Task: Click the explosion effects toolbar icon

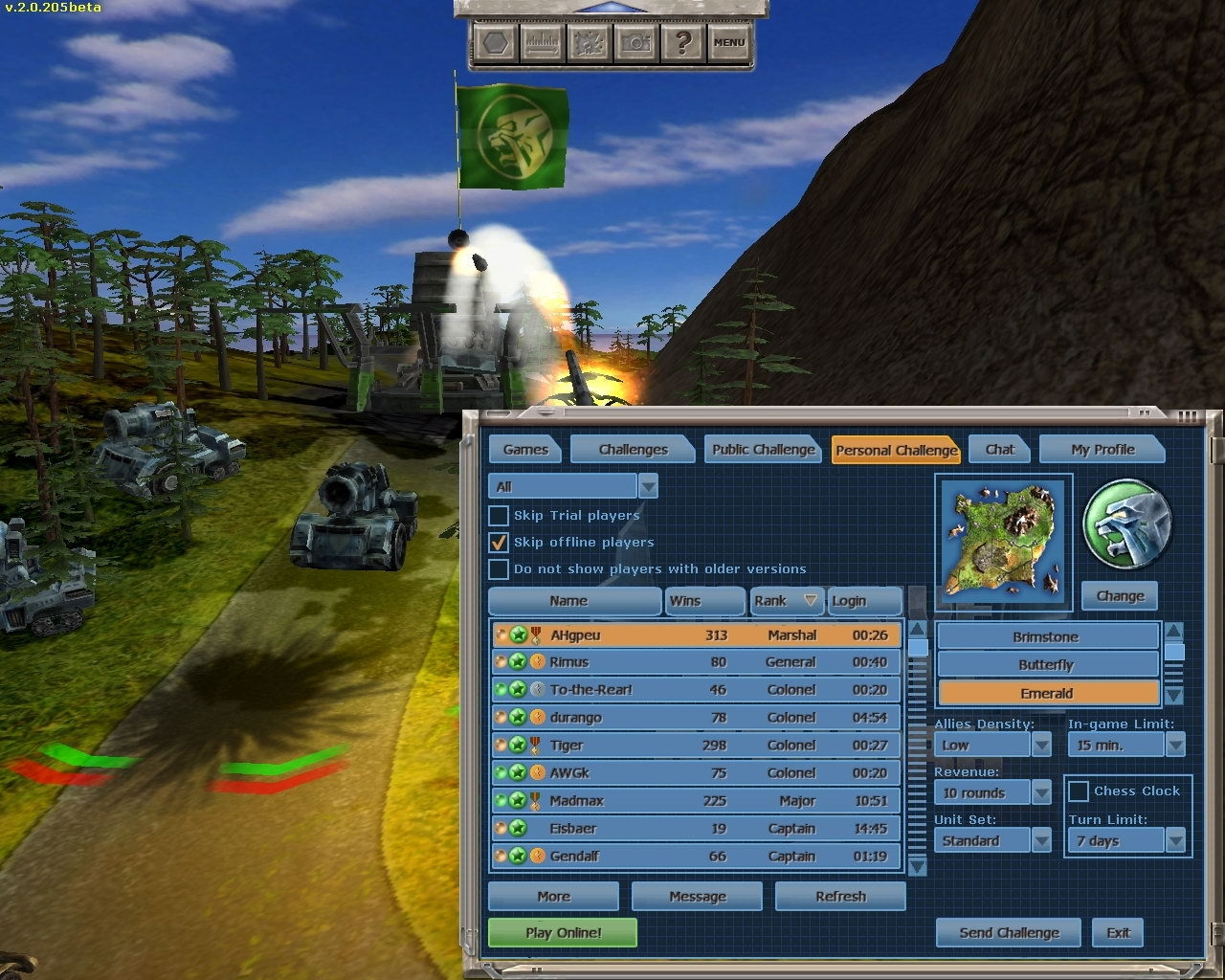Action: [x=590, y=43]
